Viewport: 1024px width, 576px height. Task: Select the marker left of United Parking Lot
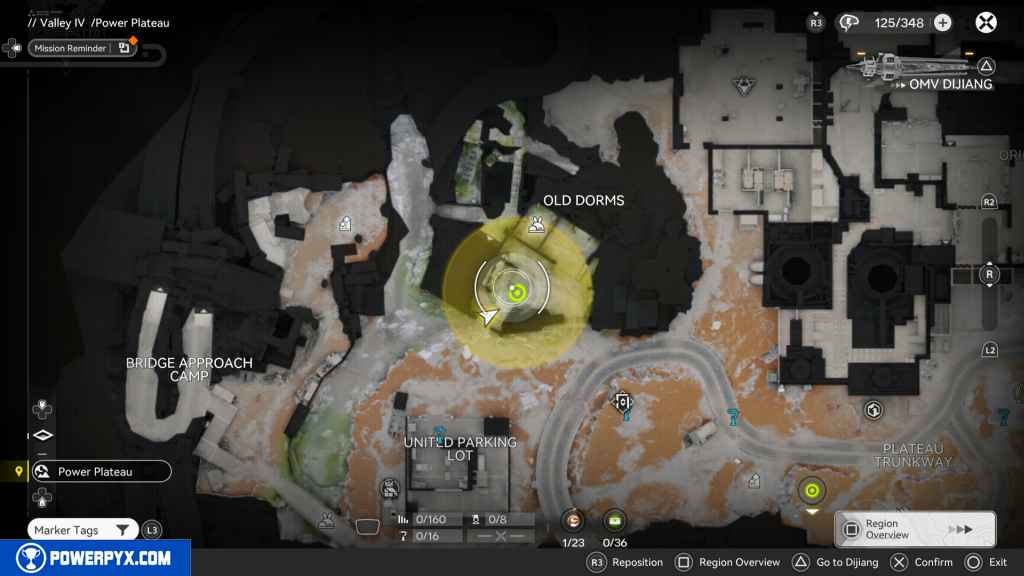coord(389,488)
